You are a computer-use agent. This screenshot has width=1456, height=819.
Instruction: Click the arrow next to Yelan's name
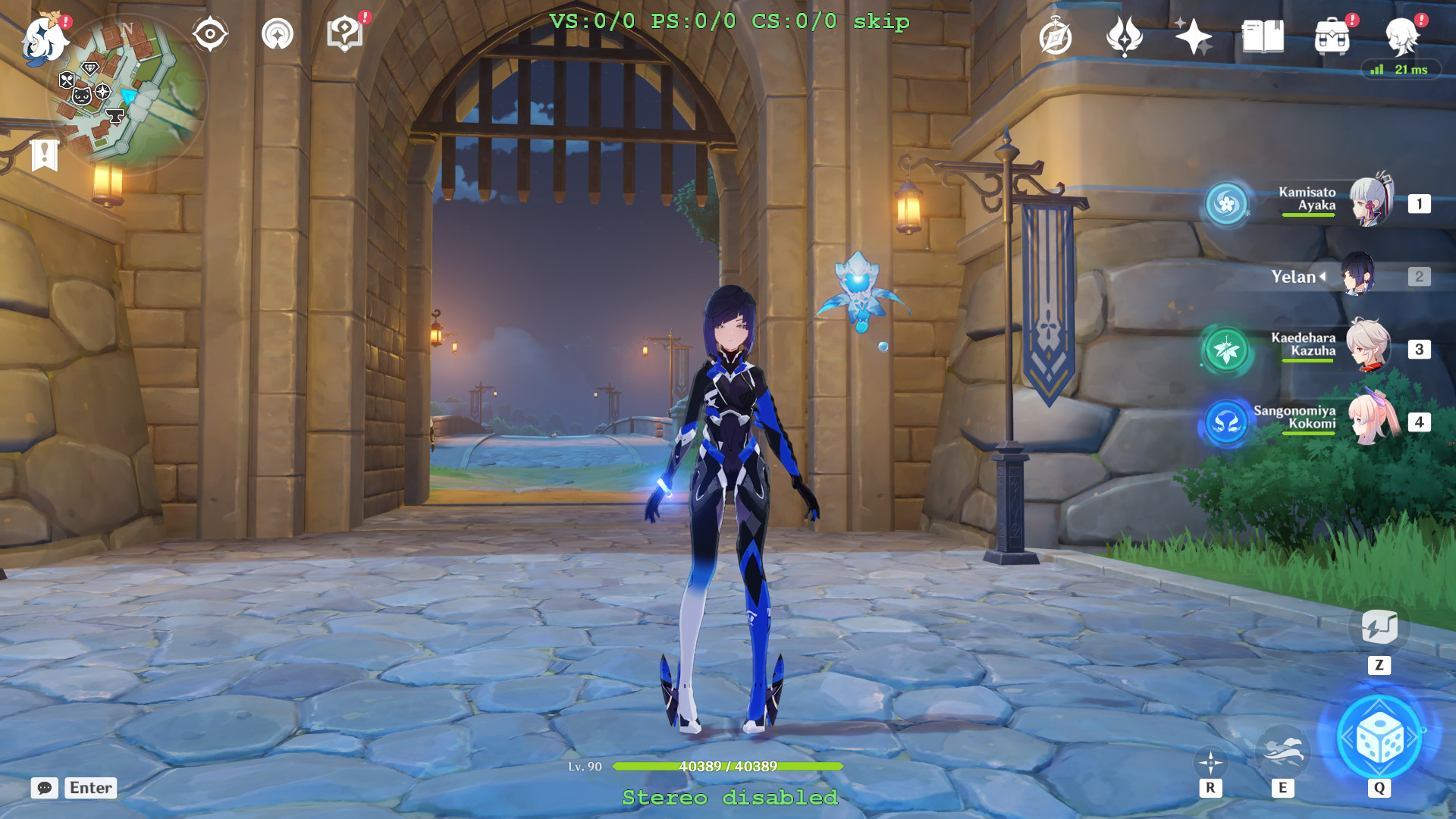tap(1323, 278)
